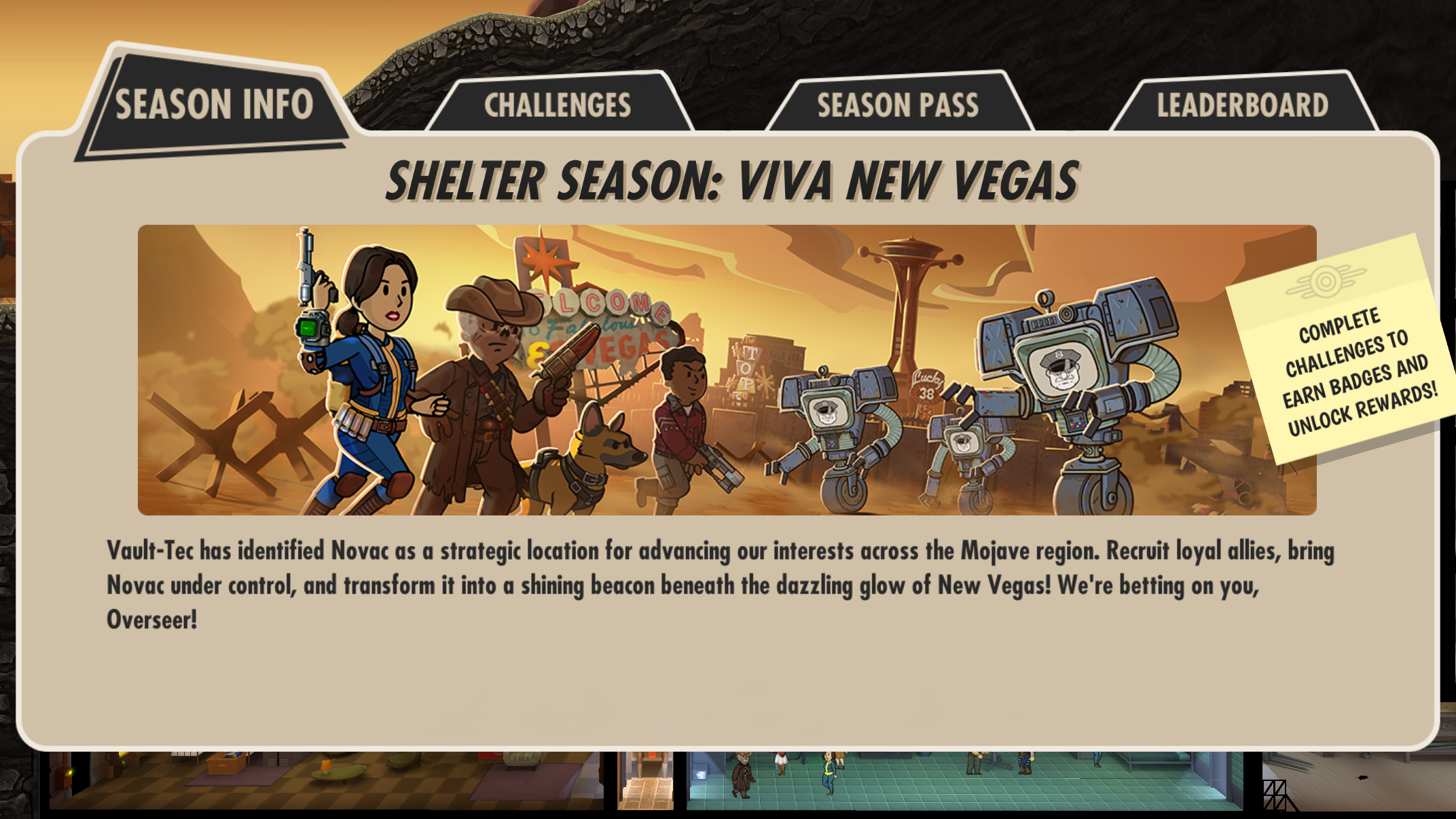Open the Season Pass tab
The width and height of the screenshot is (1456, 819).
click(x=898, y=103)
